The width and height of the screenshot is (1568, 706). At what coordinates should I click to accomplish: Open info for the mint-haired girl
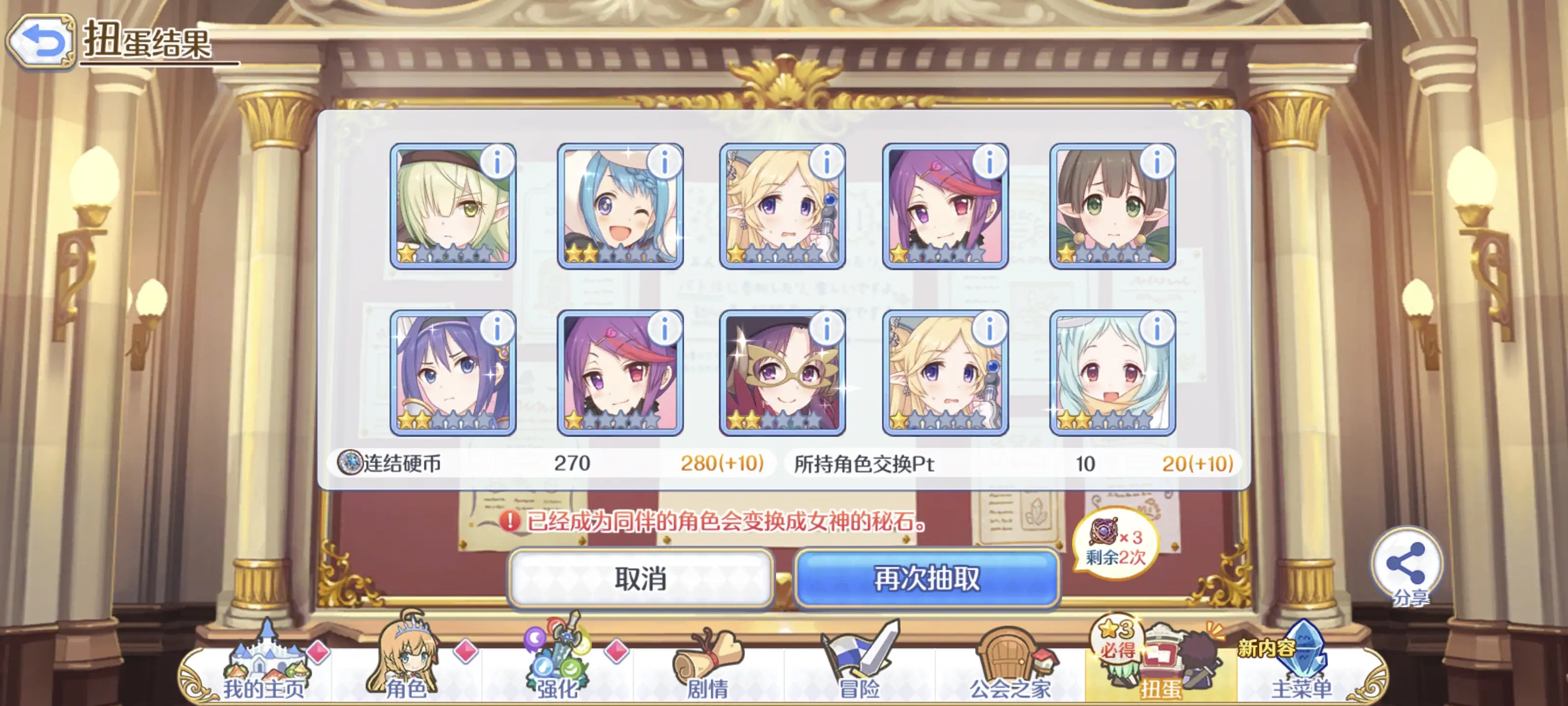(x=1157, y=329)
